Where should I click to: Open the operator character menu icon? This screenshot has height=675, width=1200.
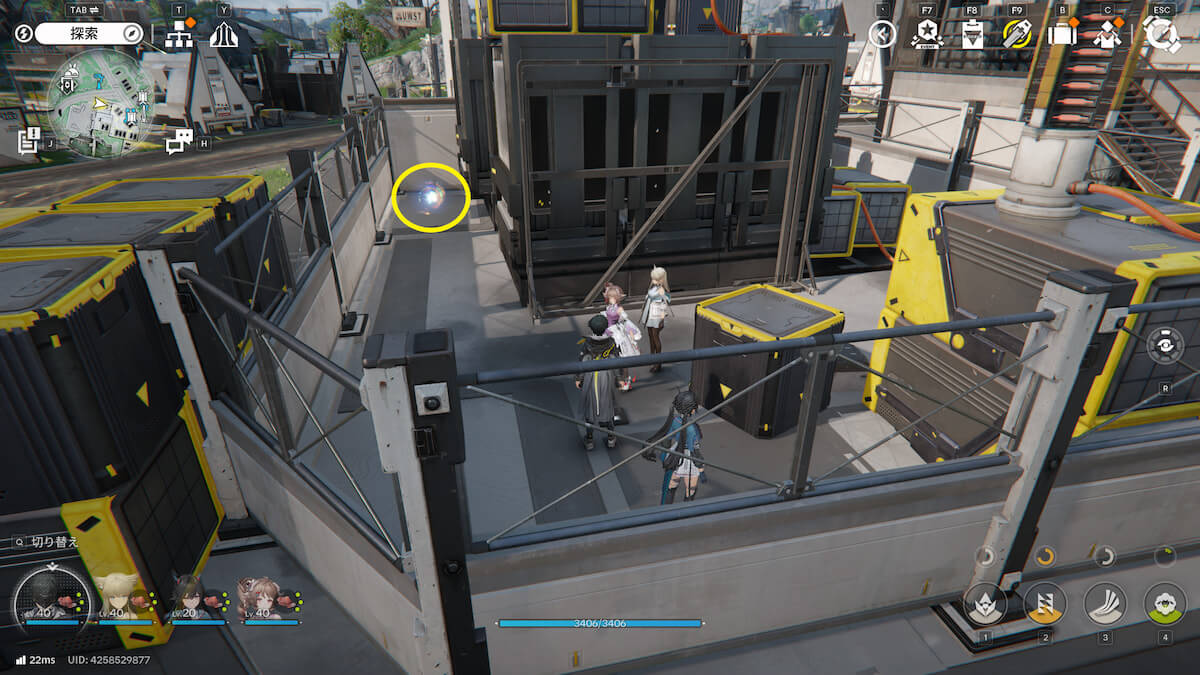[1106, 35]
